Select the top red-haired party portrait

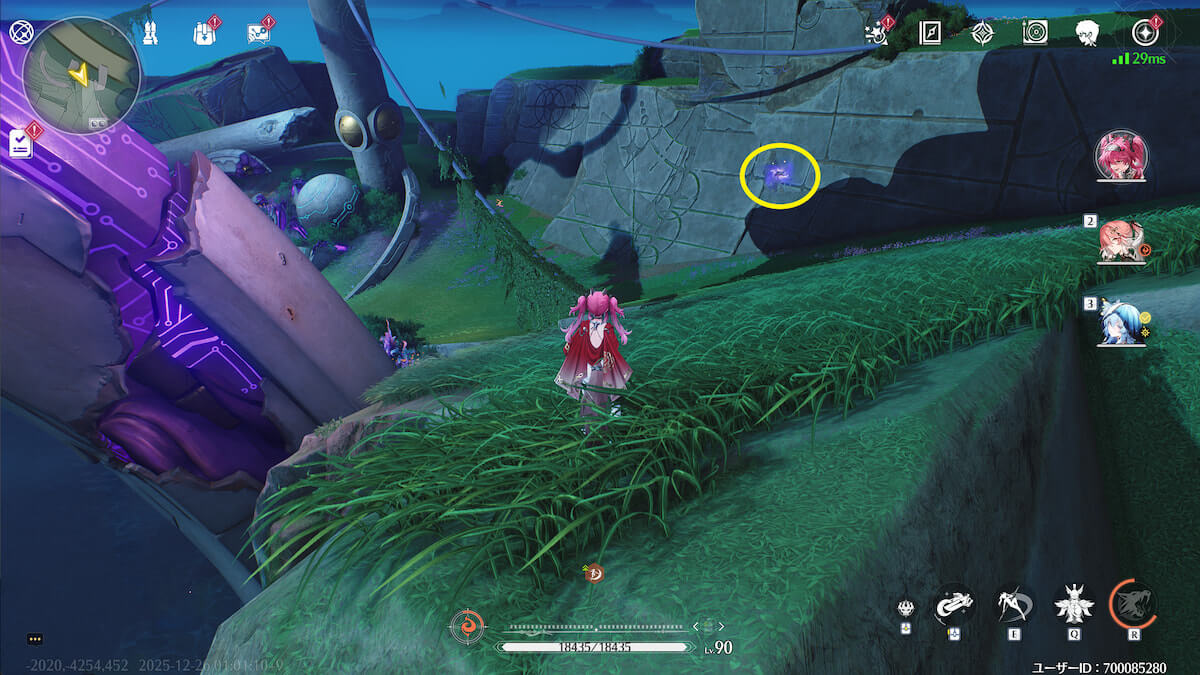click(x=1121, y=156)
